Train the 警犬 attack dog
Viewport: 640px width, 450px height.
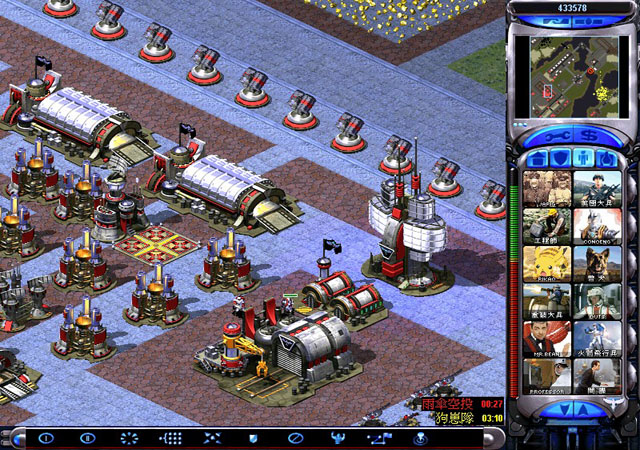click(x=596, y=263)
